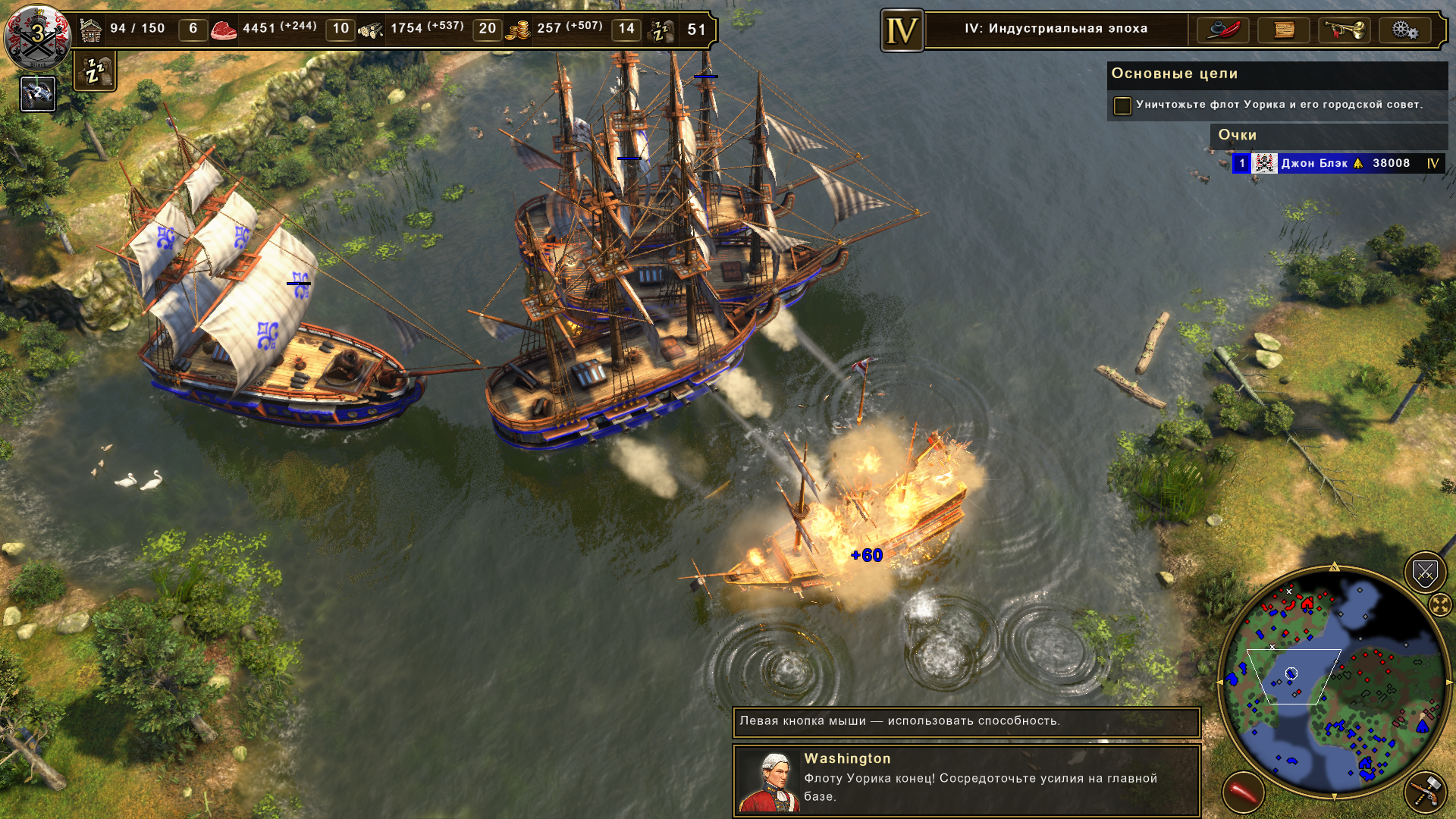
Task: Open the trumpet notifications button
Action: tap(1344, 30)
